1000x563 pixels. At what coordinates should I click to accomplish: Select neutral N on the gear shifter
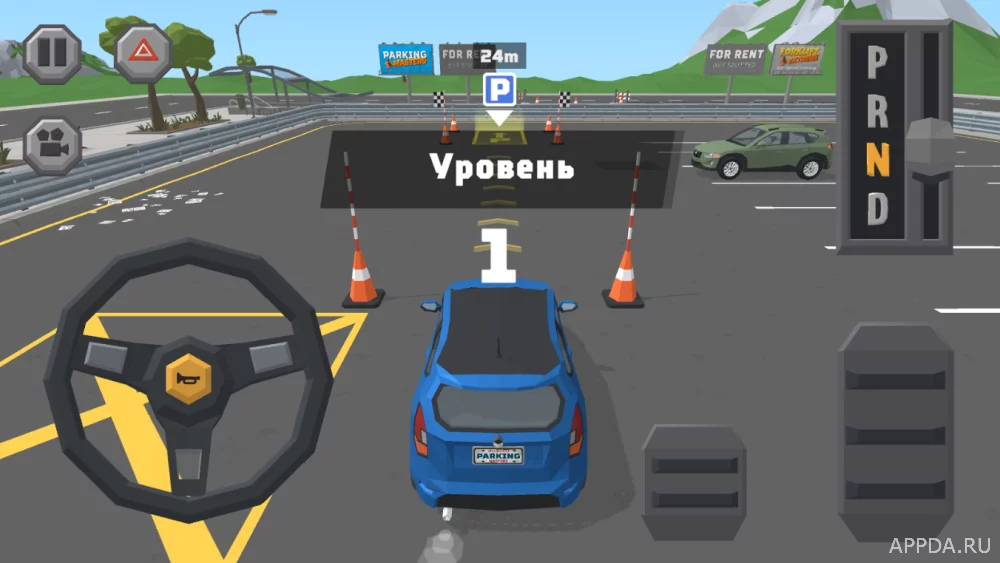coord(877,161)
